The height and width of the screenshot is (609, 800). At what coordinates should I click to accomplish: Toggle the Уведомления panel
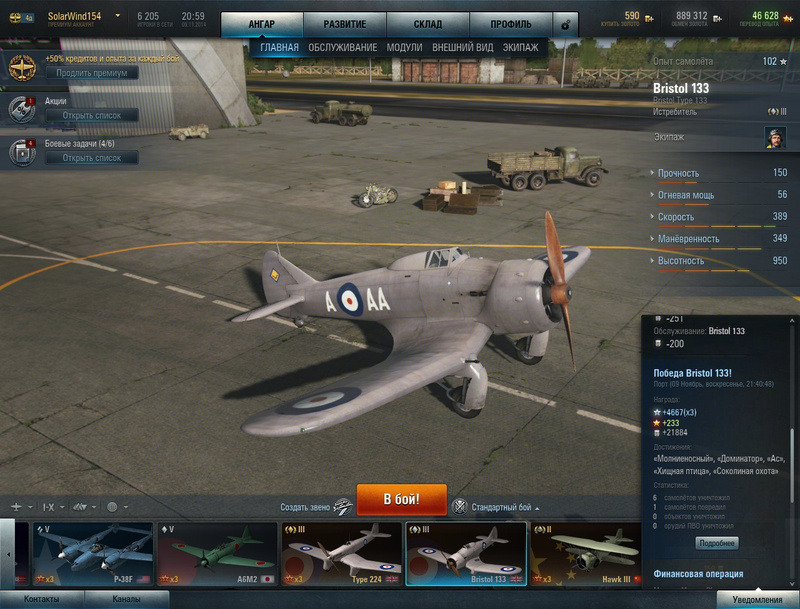point(757,599)
